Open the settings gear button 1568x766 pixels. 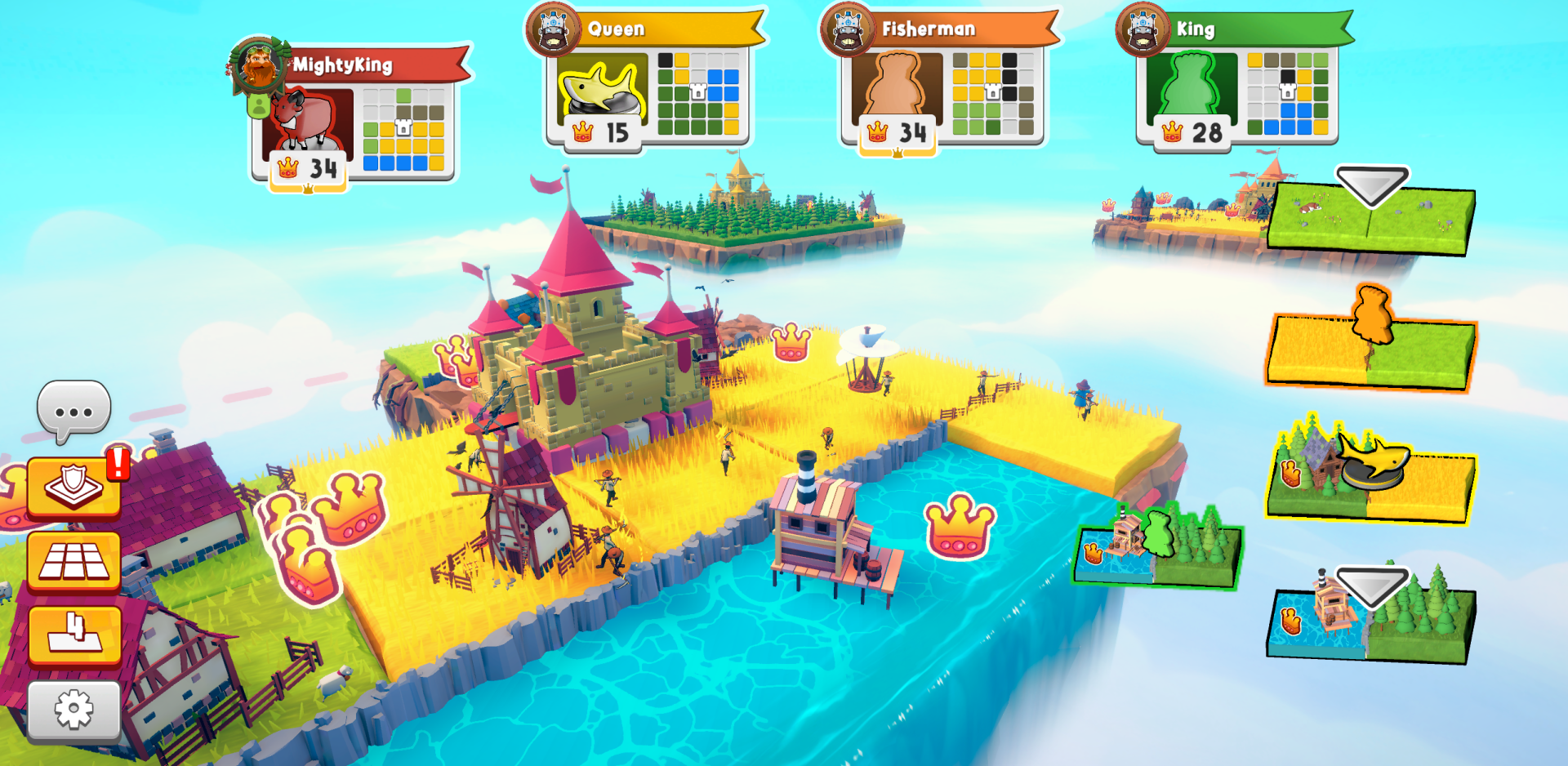point(72,709)
